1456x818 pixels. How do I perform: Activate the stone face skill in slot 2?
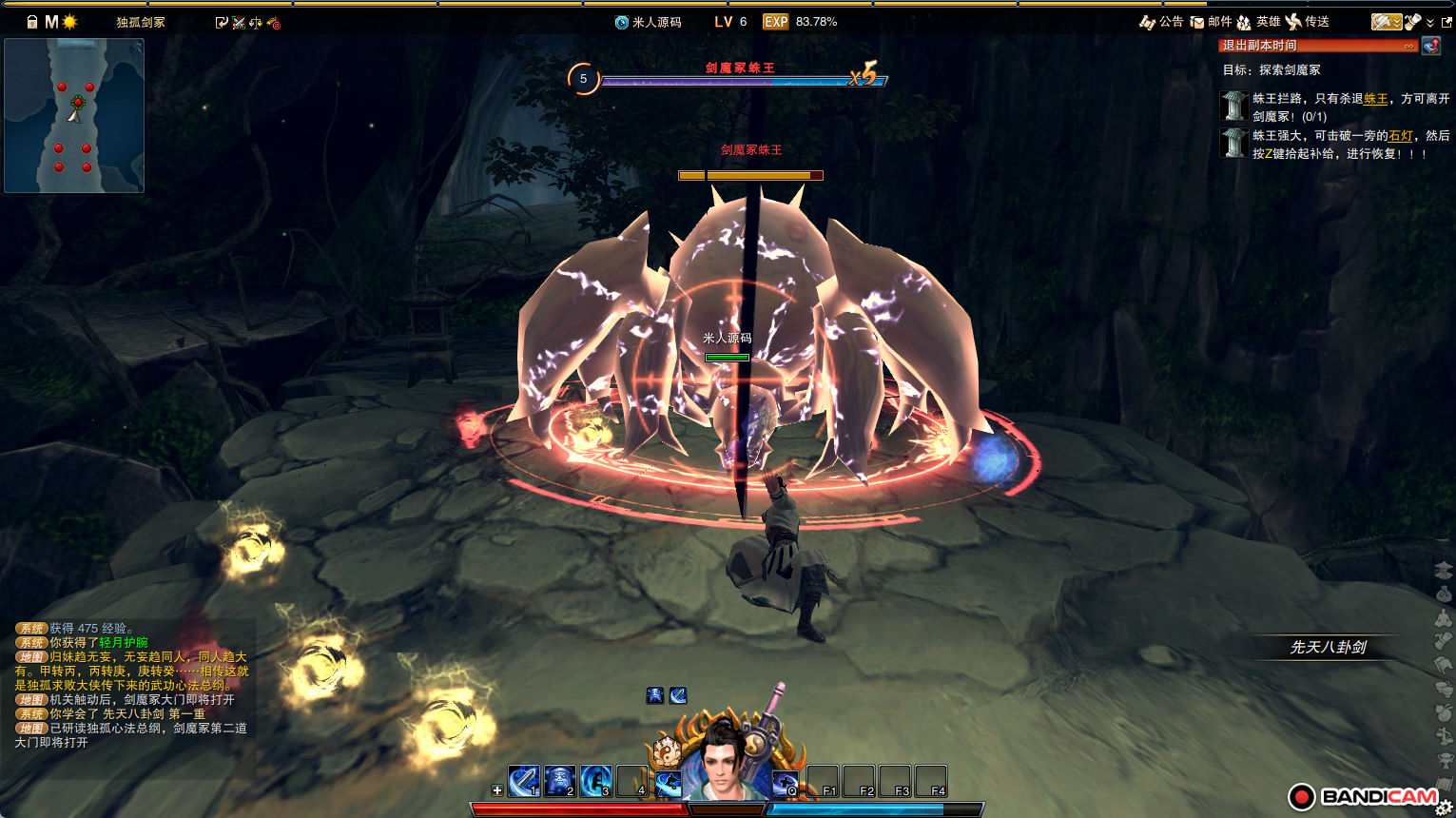click(559, 781)
